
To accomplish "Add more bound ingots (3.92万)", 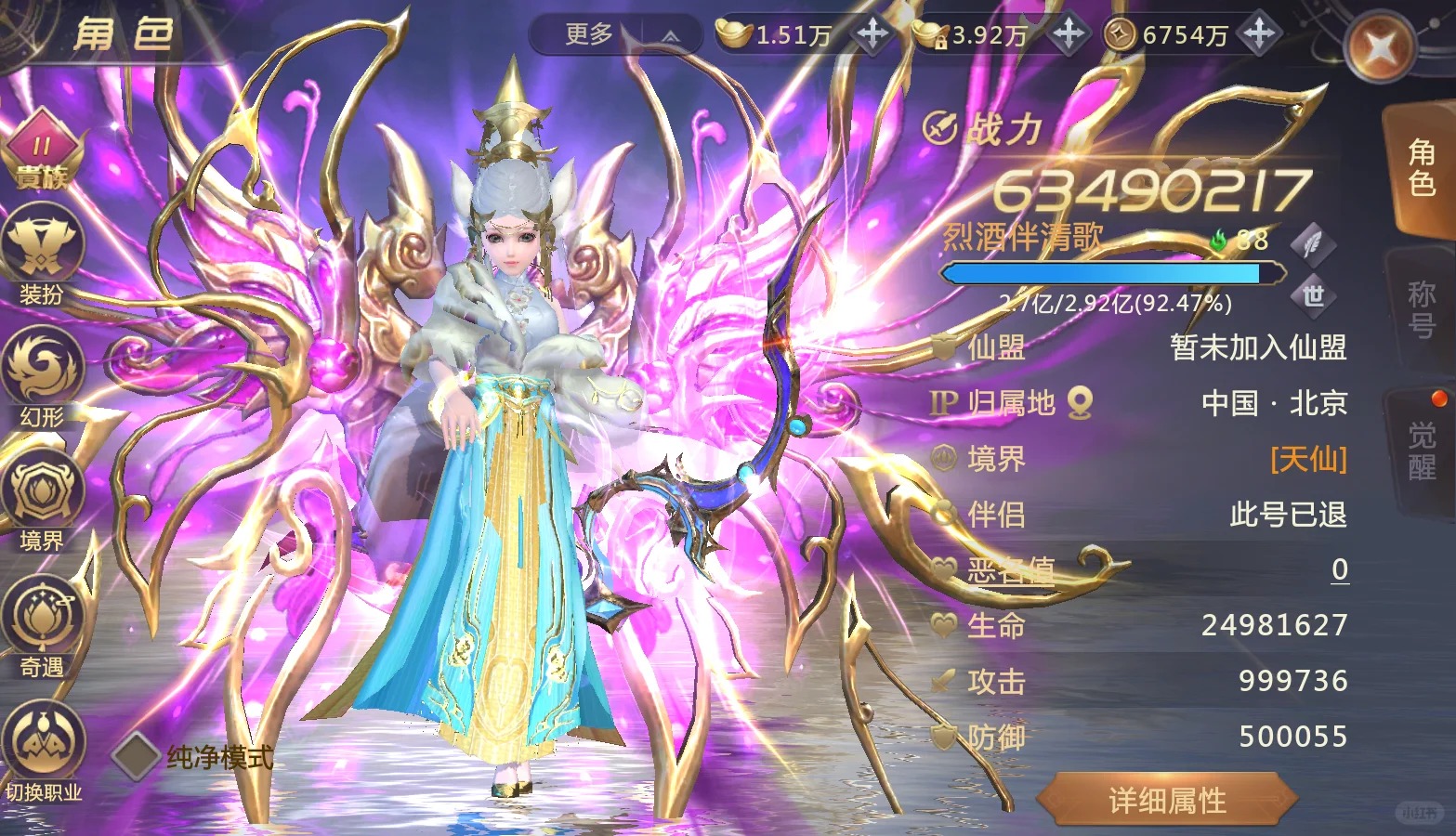I will [x=1069, y=34].
